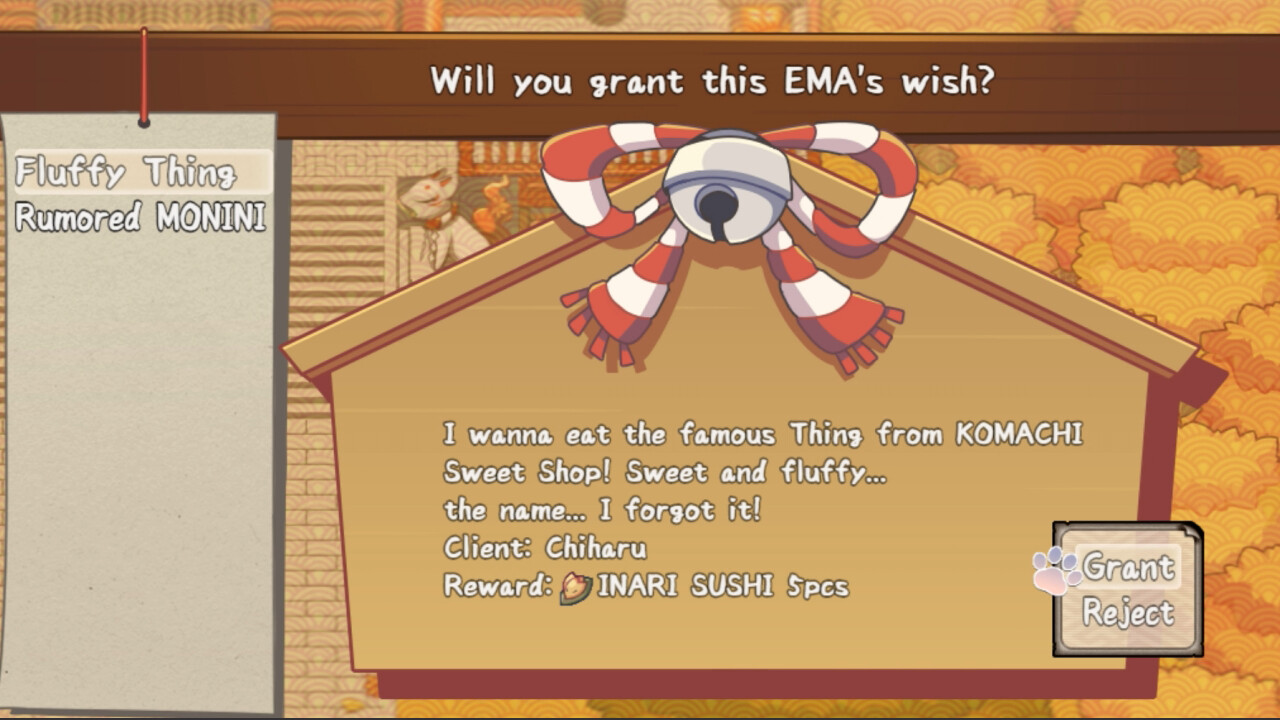Screen dimensions: 1280x720
Task: Select the Fluffy Thing quest entry
Action: [127, 172]
